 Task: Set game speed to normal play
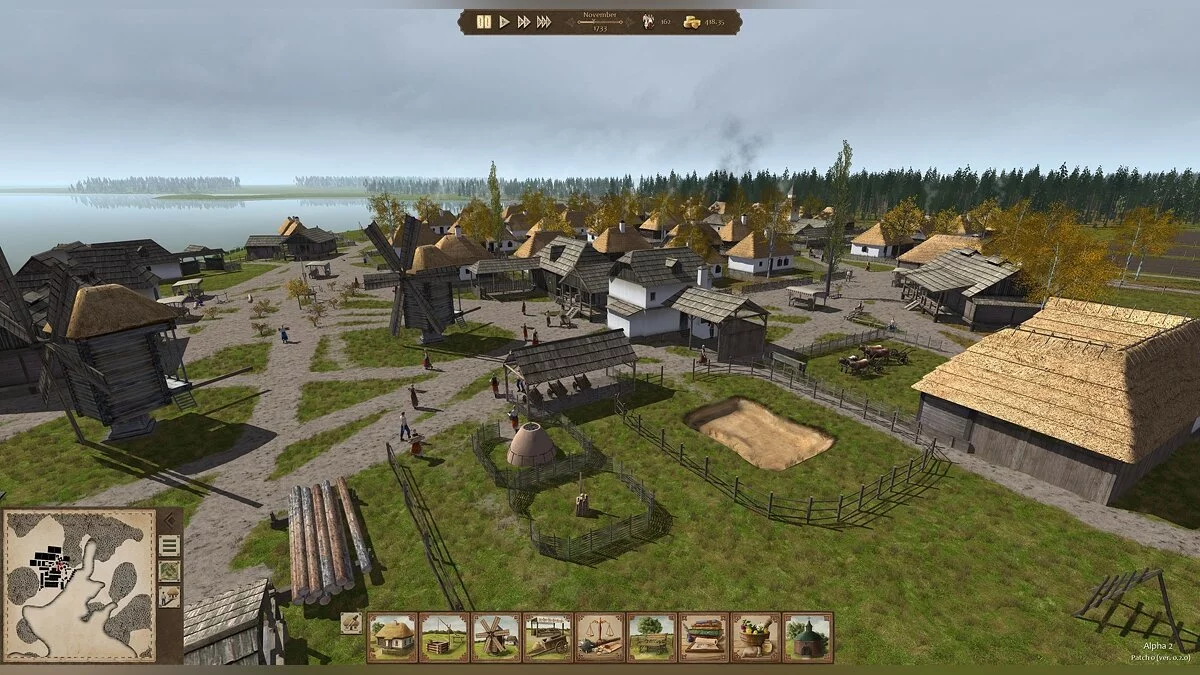click(505, 22)
